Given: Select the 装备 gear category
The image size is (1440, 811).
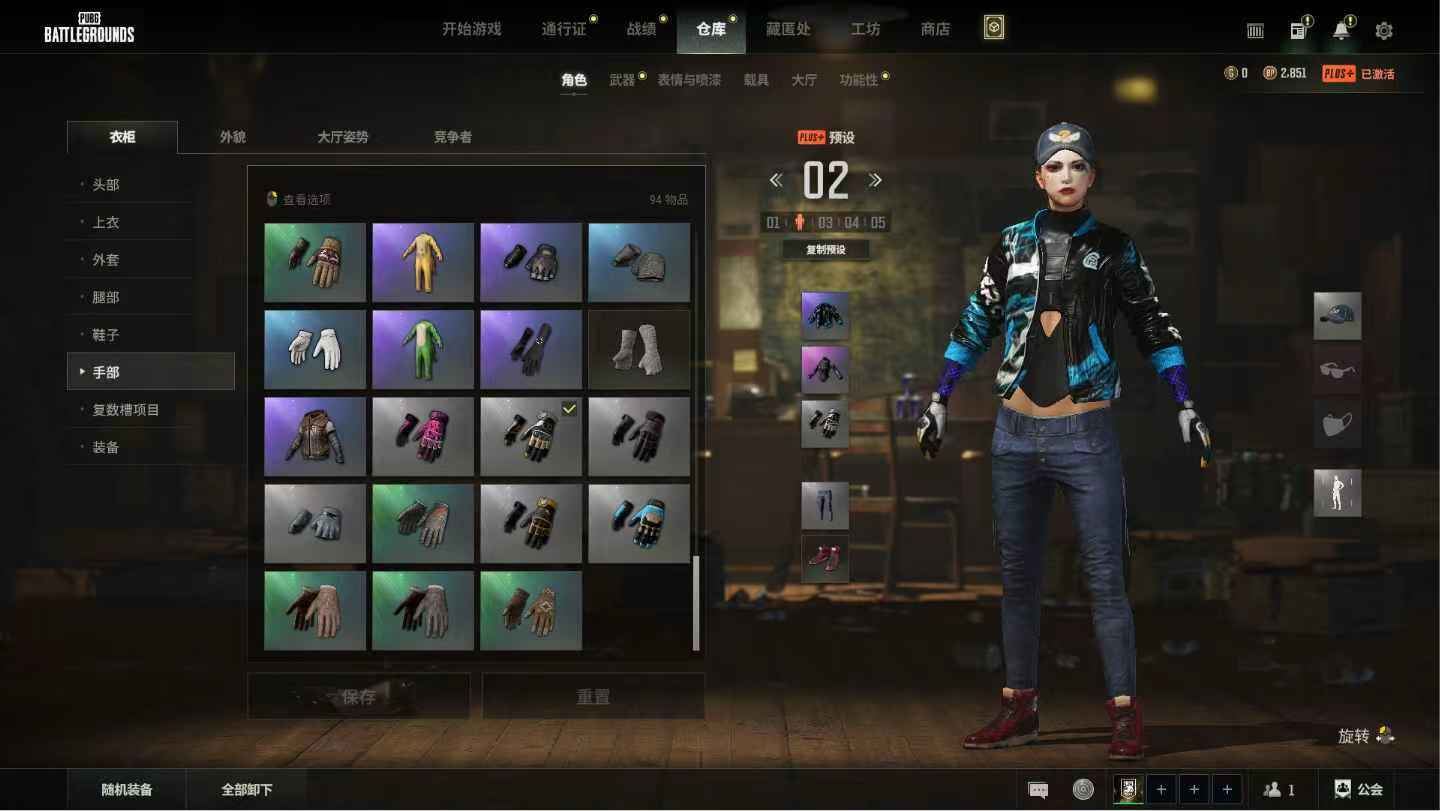Looking at the screenshot, I should pyautogui.click(x=106, y=447).
